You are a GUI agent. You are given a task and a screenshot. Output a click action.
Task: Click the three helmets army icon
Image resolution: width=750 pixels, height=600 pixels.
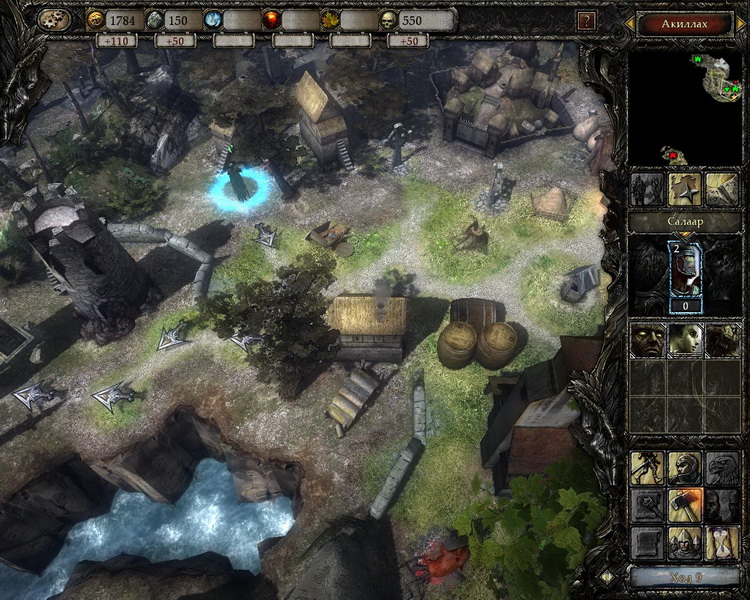(685, 542)
